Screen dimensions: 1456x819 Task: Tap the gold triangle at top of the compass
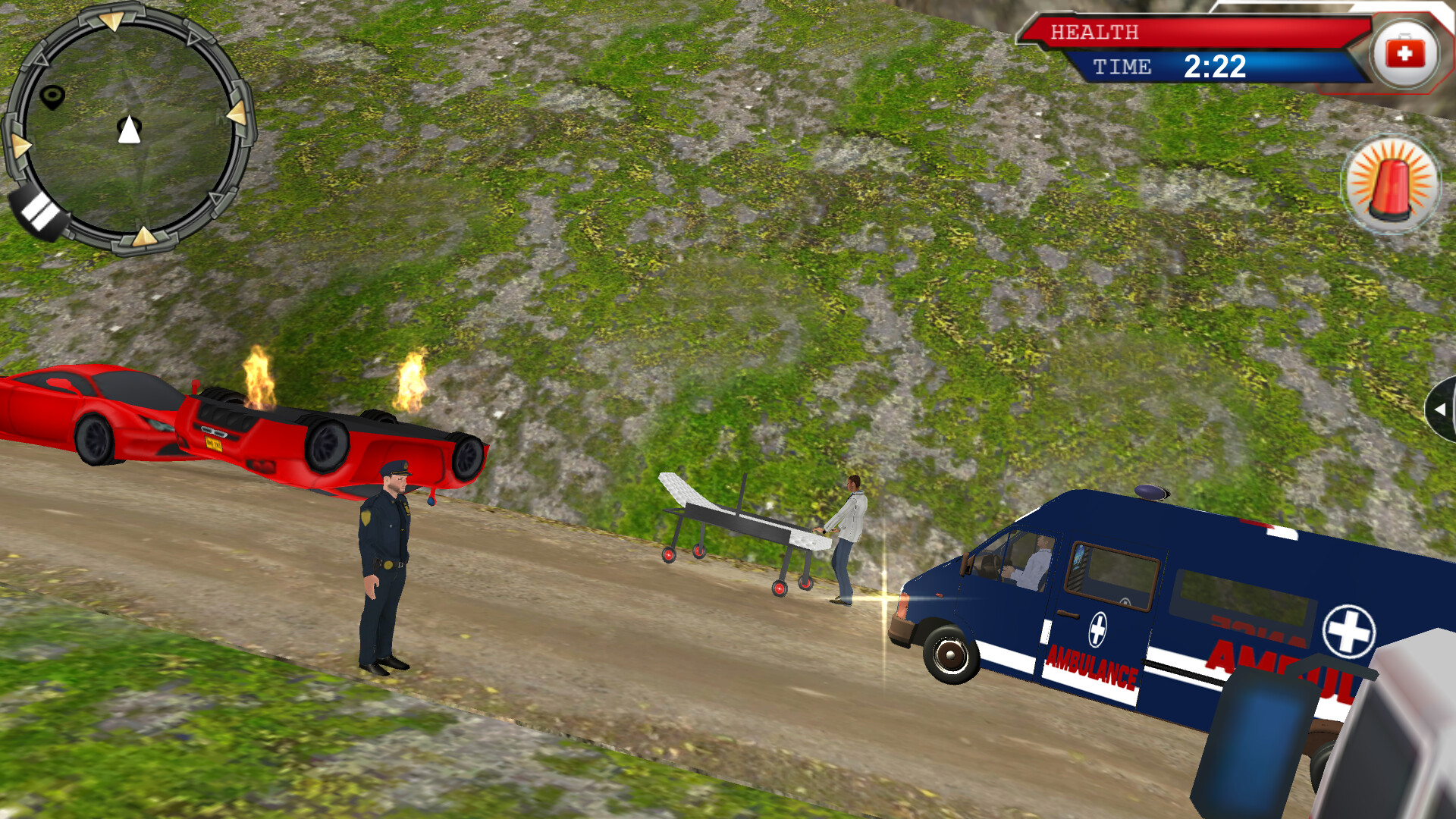(112, 19)
